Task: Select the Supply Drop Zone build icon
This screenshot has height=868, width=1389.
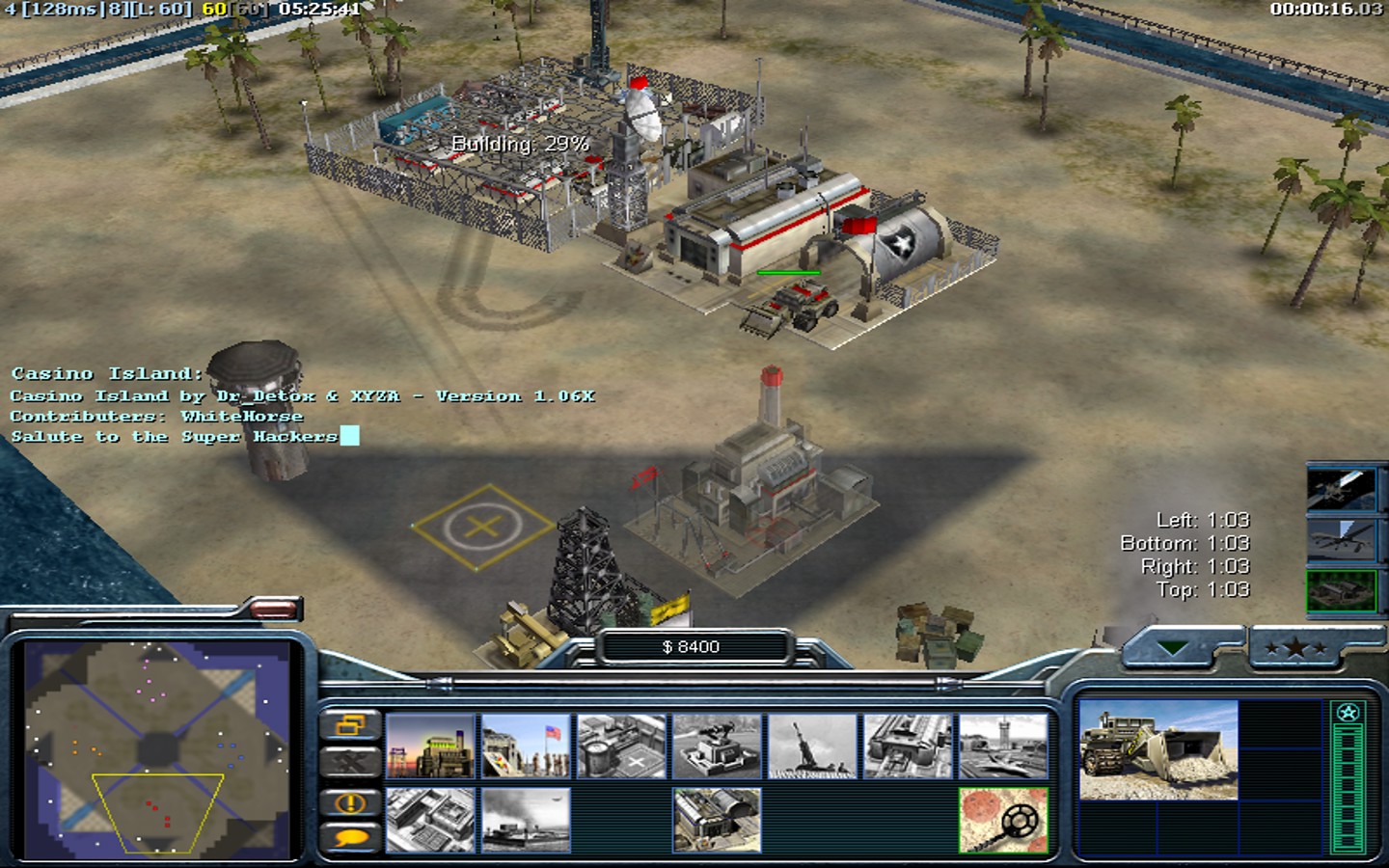Action: tap(526, 820)
